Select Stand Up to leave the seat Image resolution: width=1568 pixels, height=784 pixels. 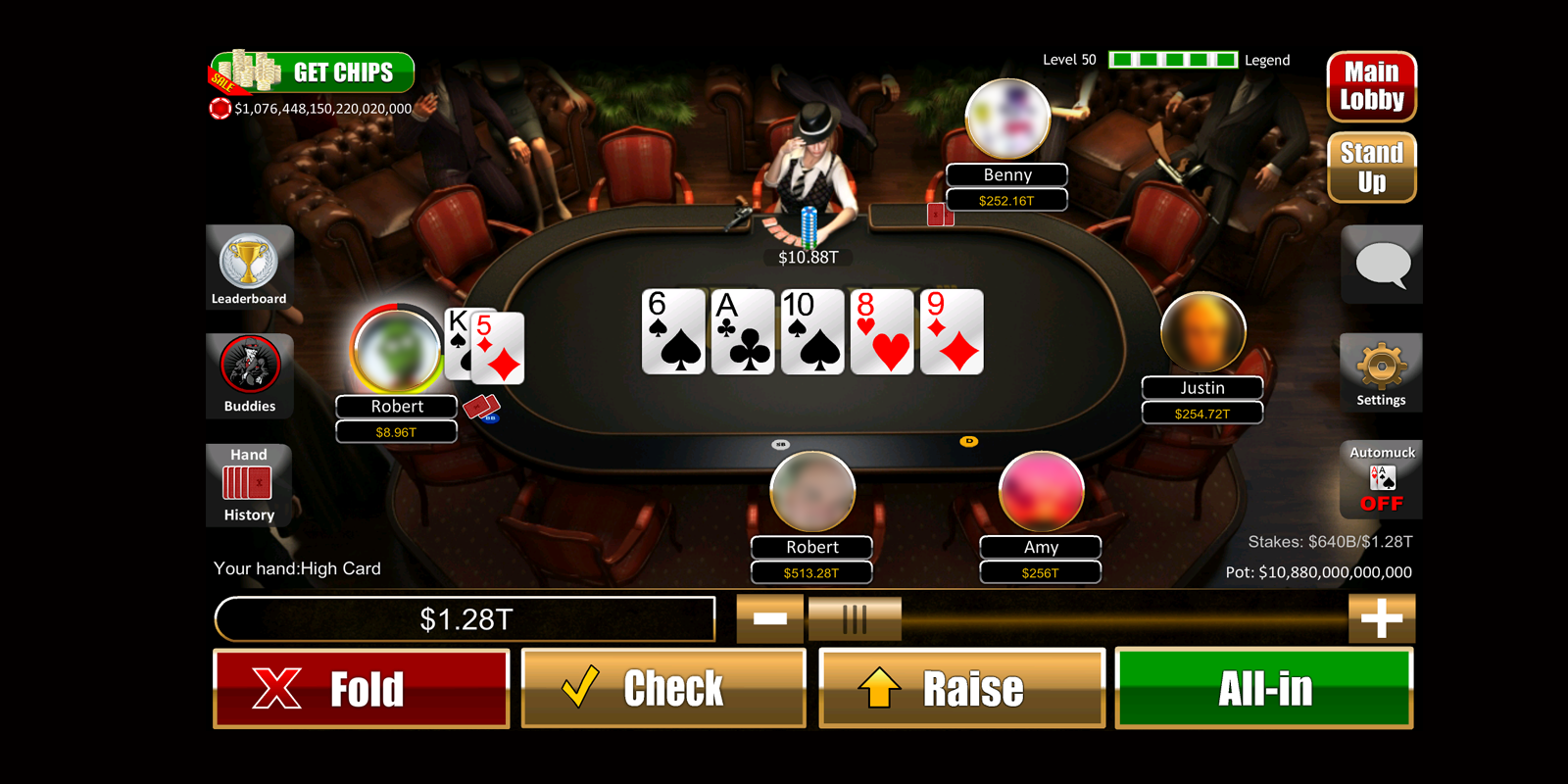tap(1370, 167)
